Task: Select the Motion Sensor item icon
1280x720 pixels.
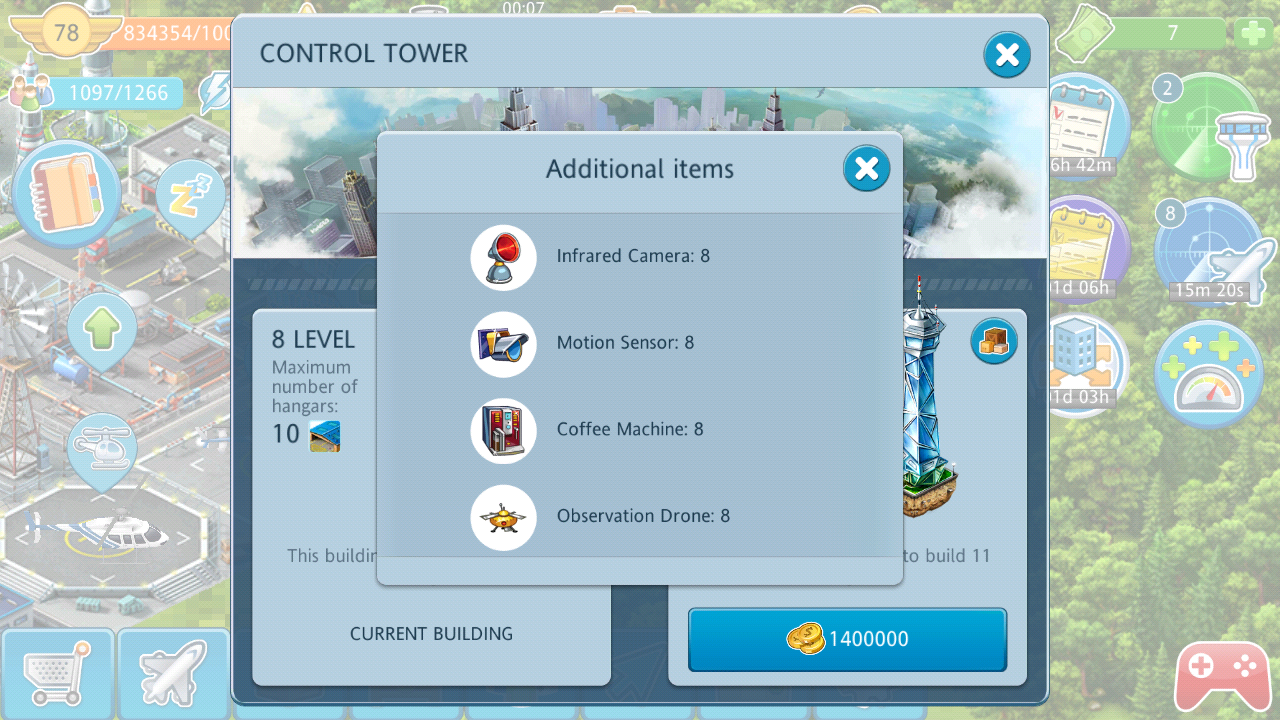Action: 503,344
